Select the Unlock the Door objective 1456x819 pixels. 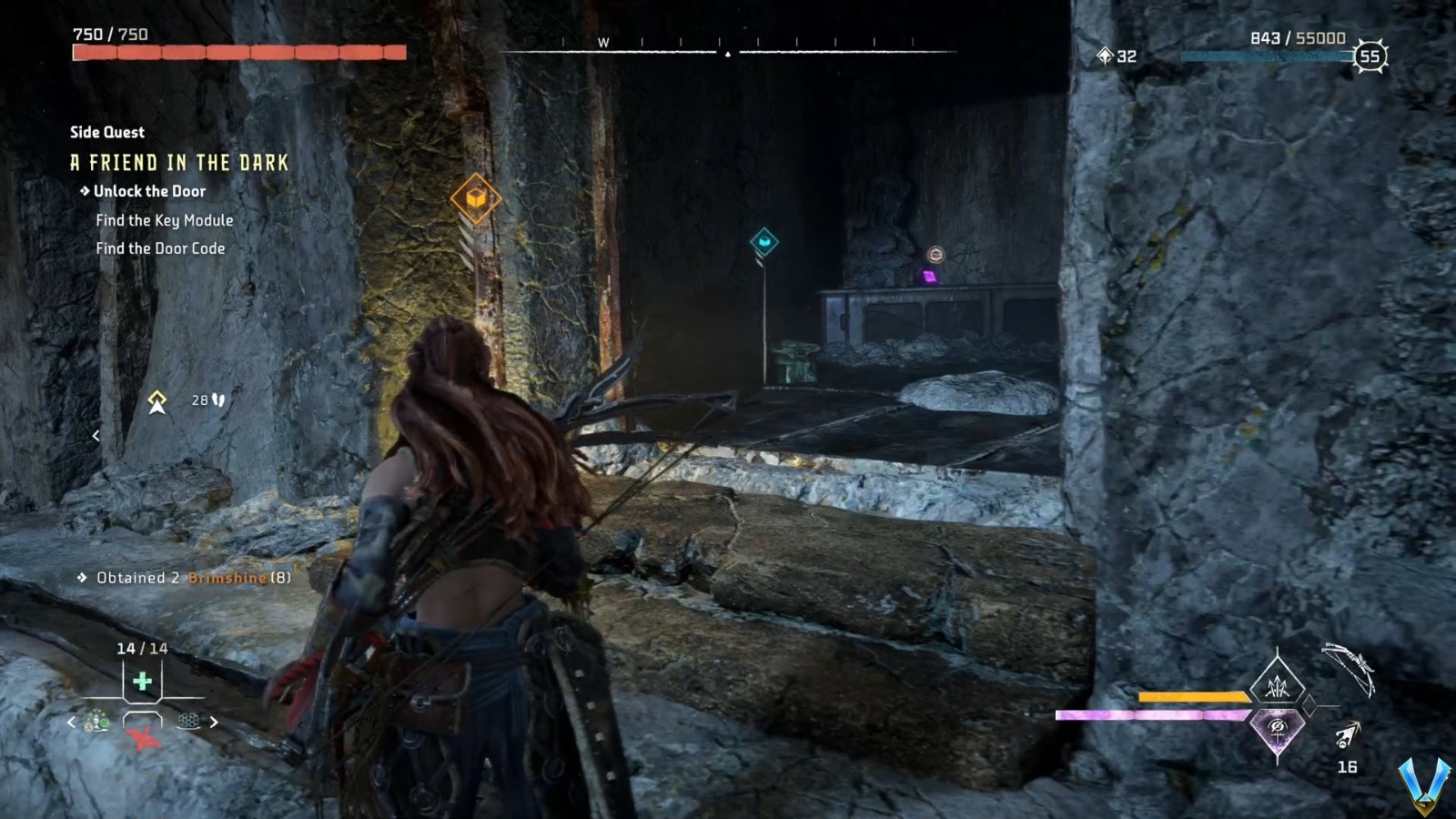pos(148,192)
